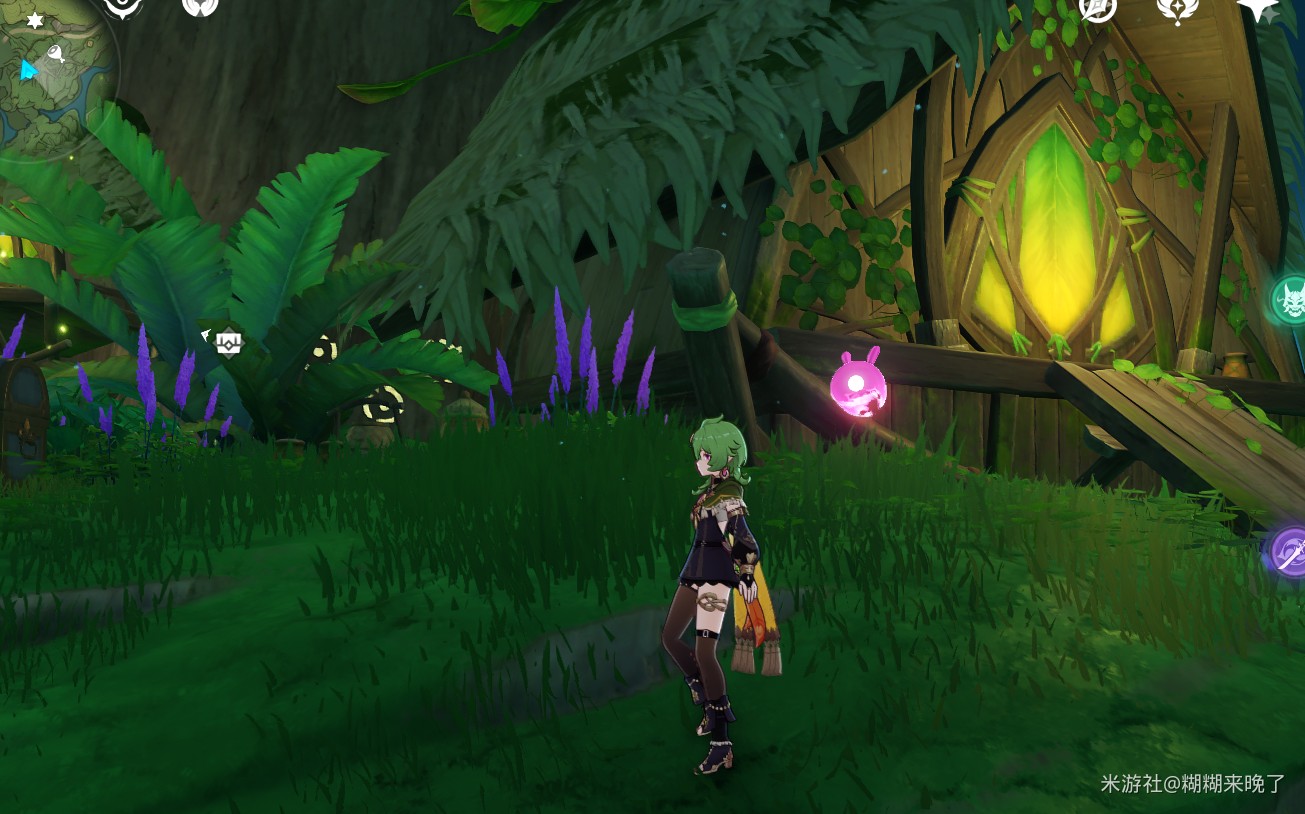Switch to the purple sword character
Screen dimensions: 1305x814
click(1289, 551)
